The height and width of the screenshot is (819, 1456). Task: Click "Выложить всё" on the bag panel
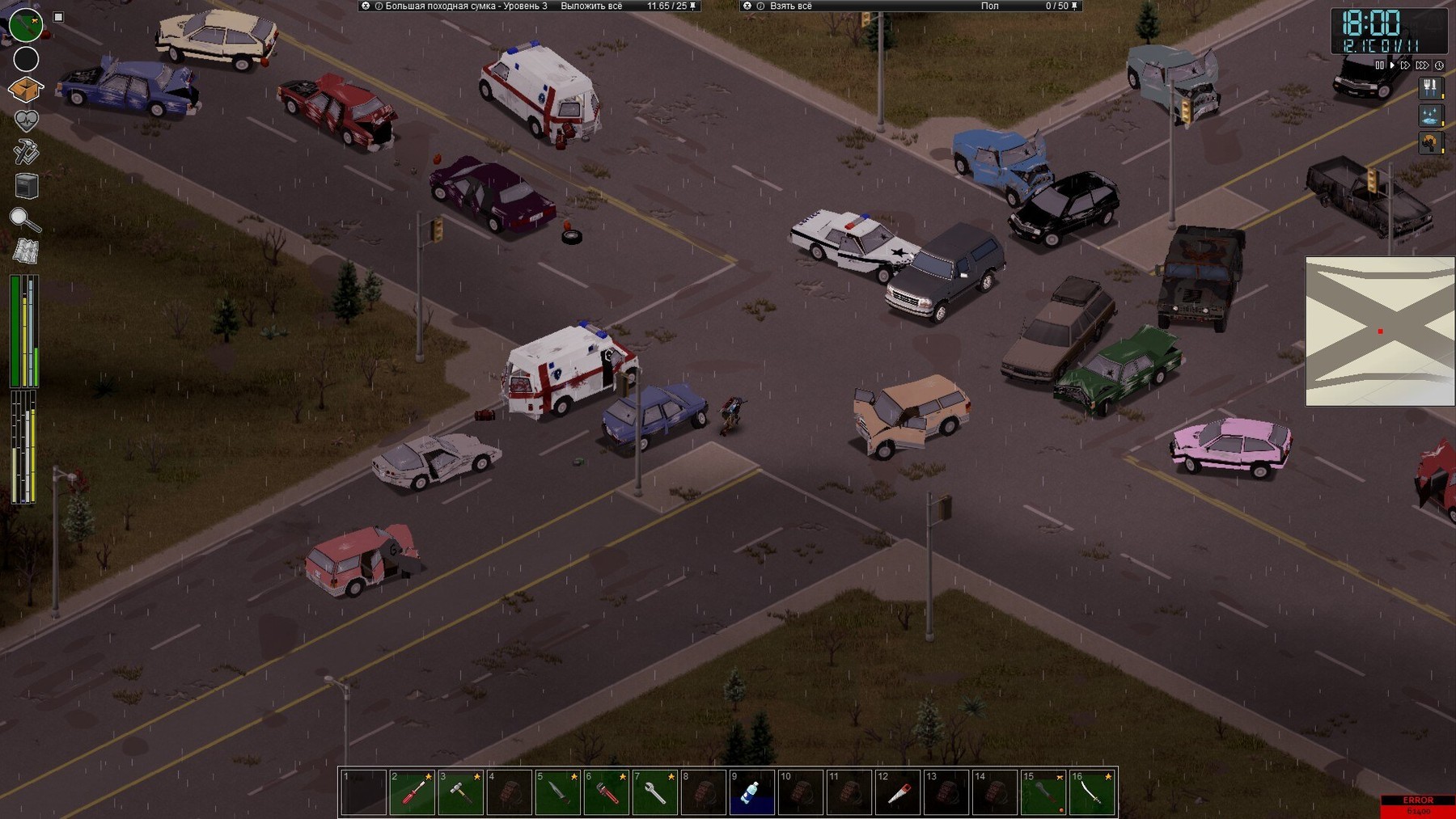click(591, 6)
